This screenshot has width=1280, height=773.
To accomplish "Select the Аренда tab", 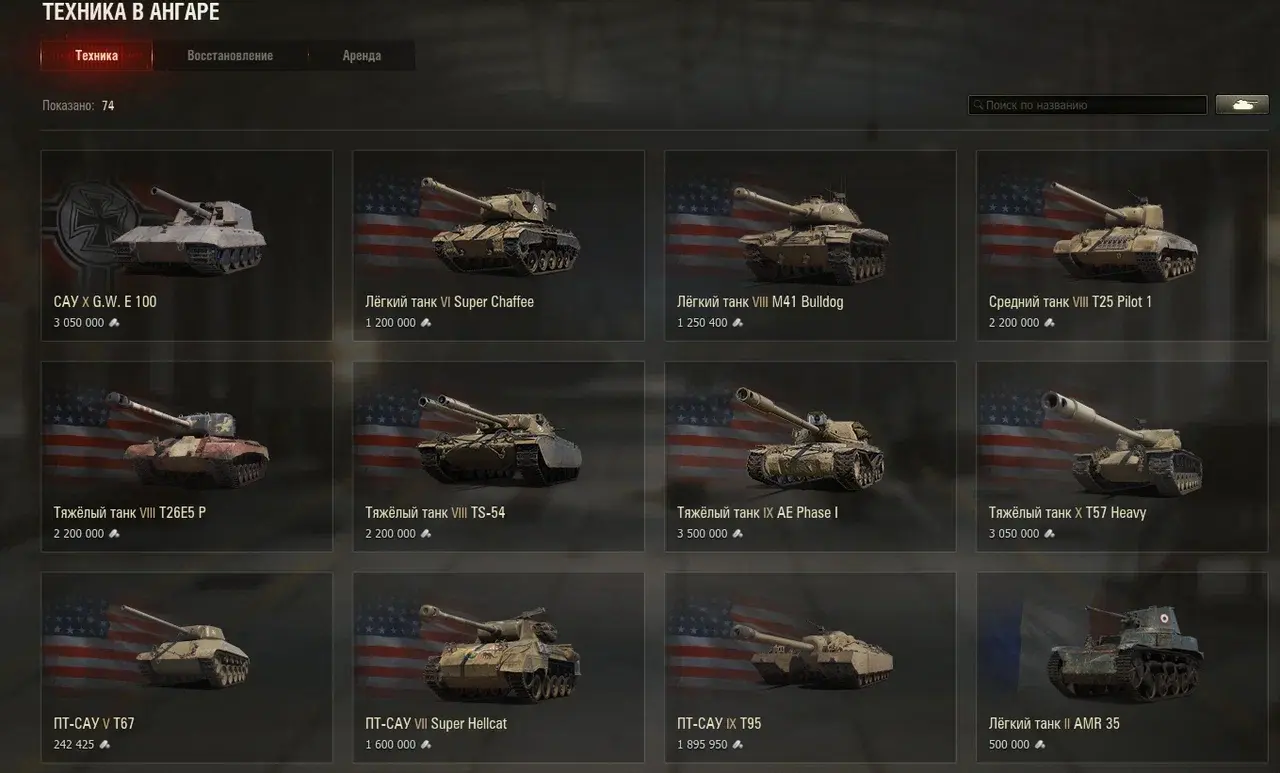I will [361, 56].
